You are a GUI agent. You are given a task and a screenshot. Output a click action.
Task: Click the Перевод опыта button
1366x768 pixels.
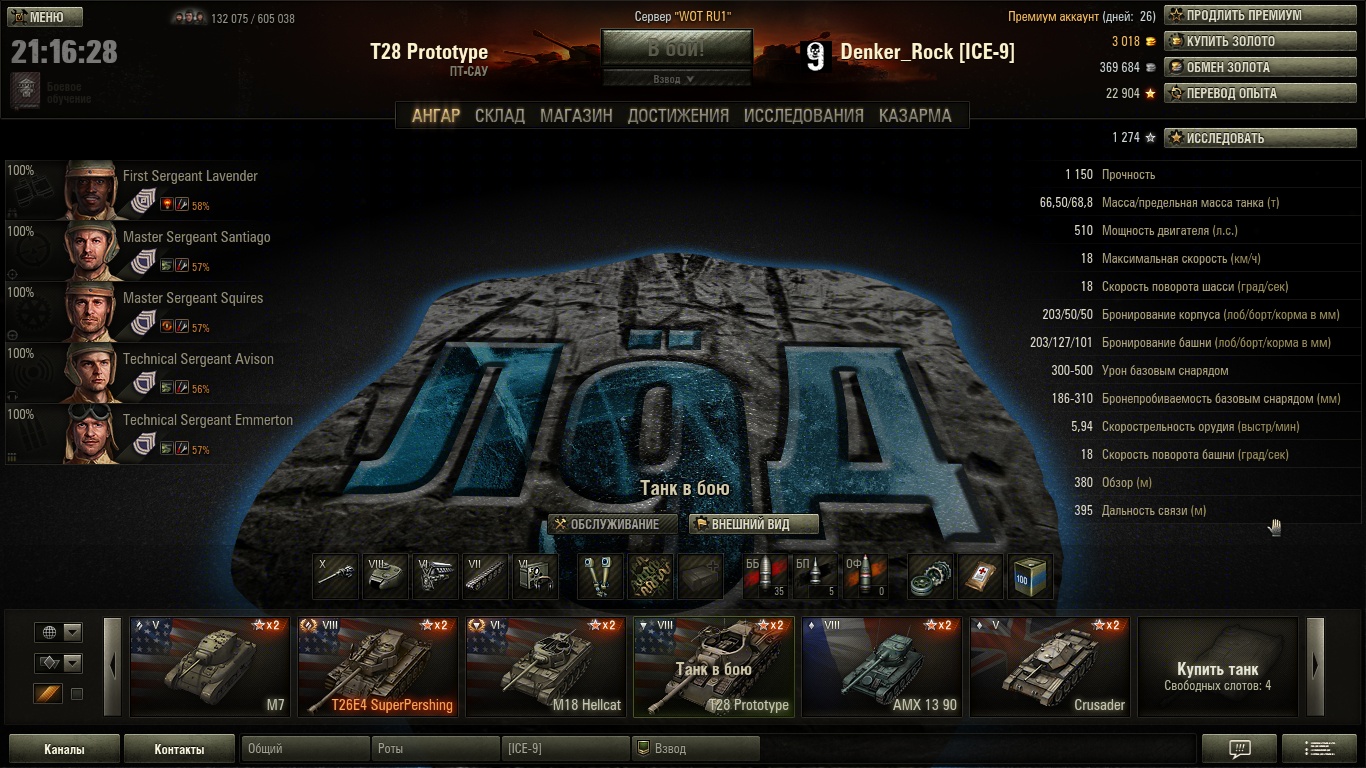coord(1245,94)
